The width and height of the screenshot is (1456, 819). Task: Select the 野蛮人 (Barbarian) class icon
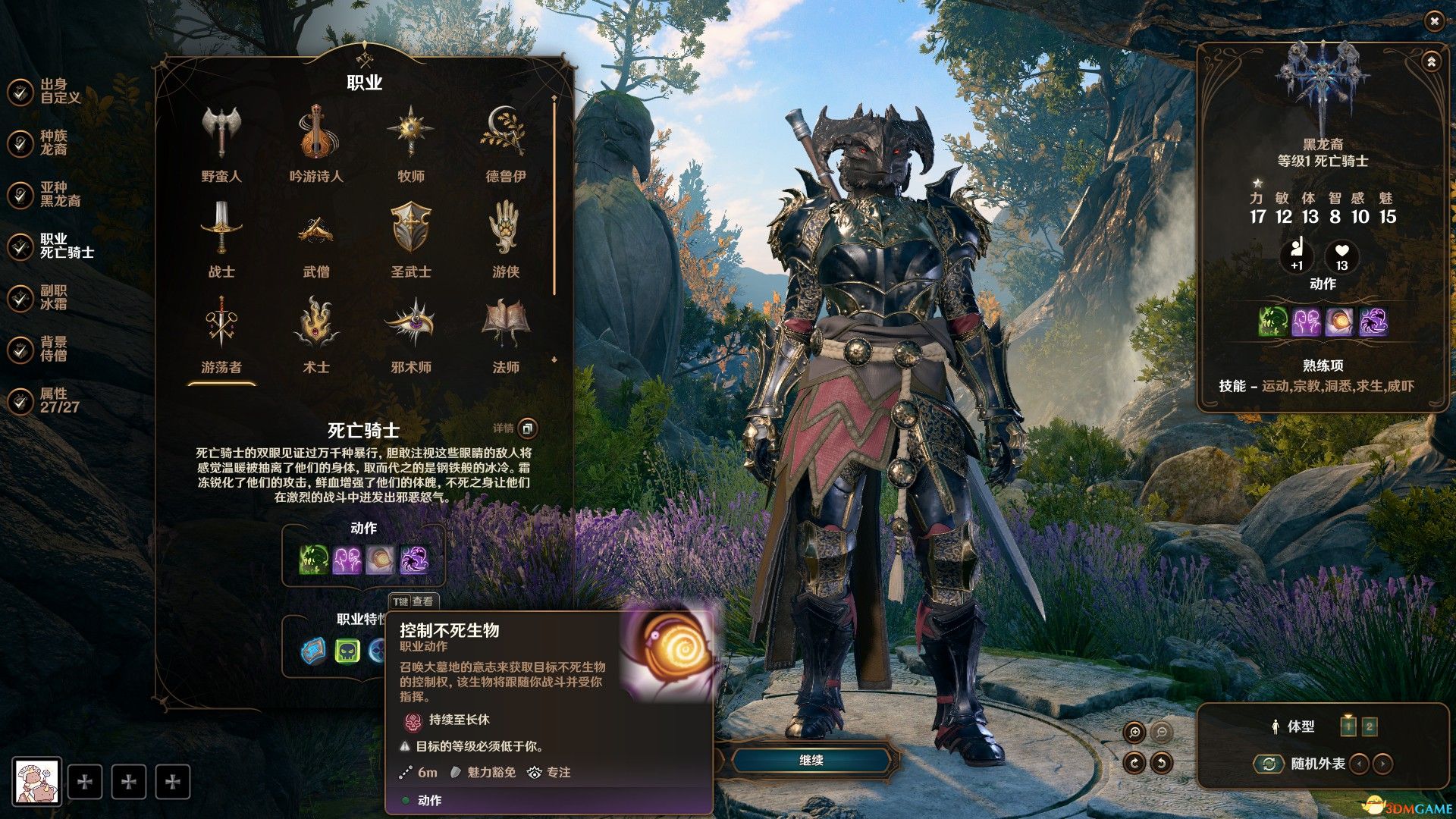tap(221, 133)
